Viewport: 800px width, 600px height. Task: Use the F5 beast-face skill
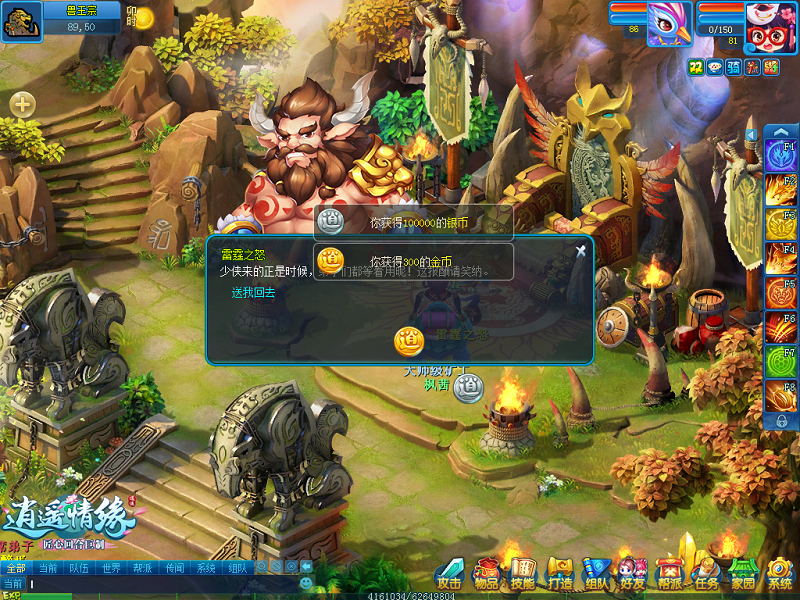pos(781,292)
